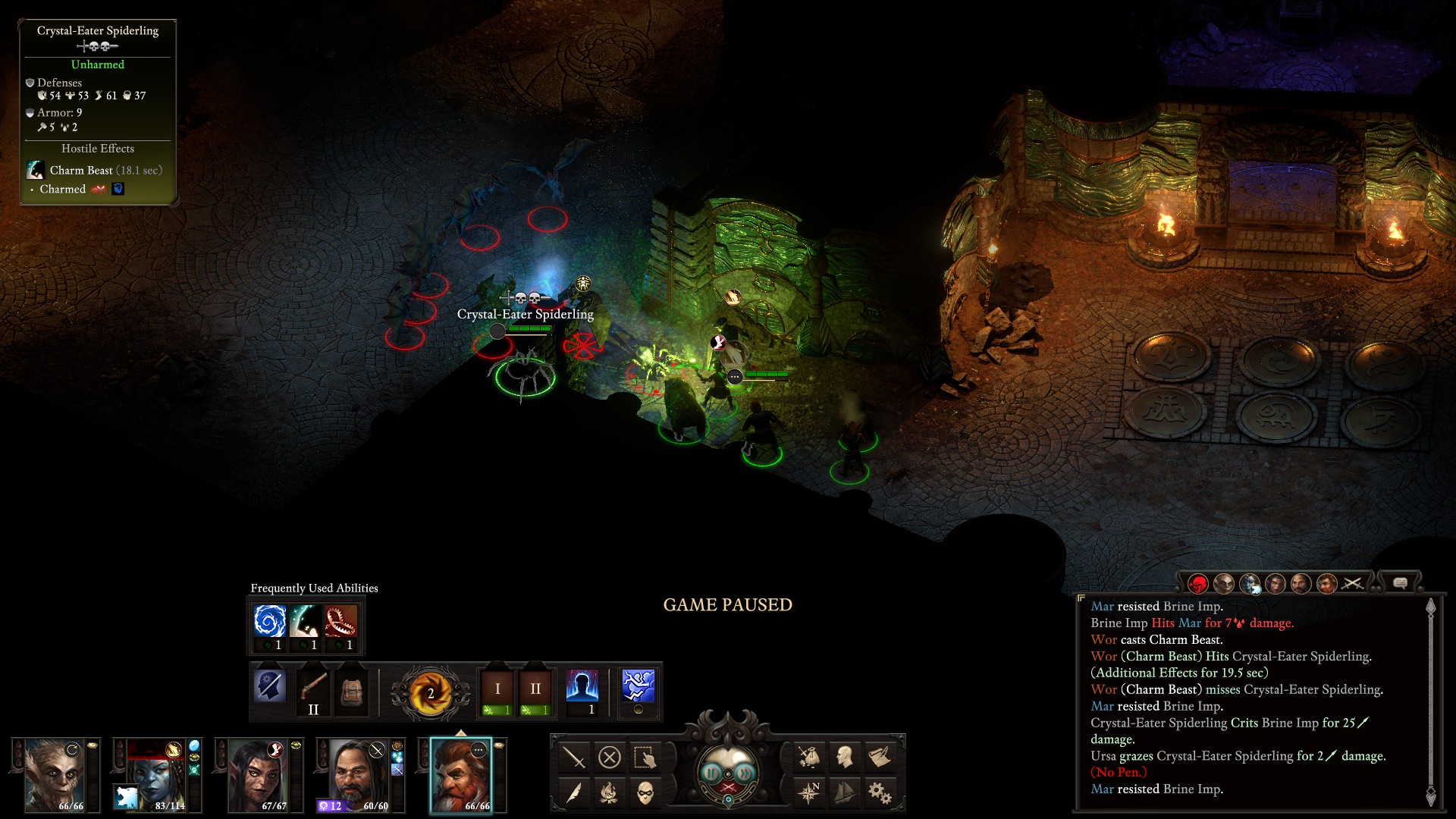Cast Charm Beast from frequently used abilities
Viewport: 1456px width, 819px height.
click(306, 621)
